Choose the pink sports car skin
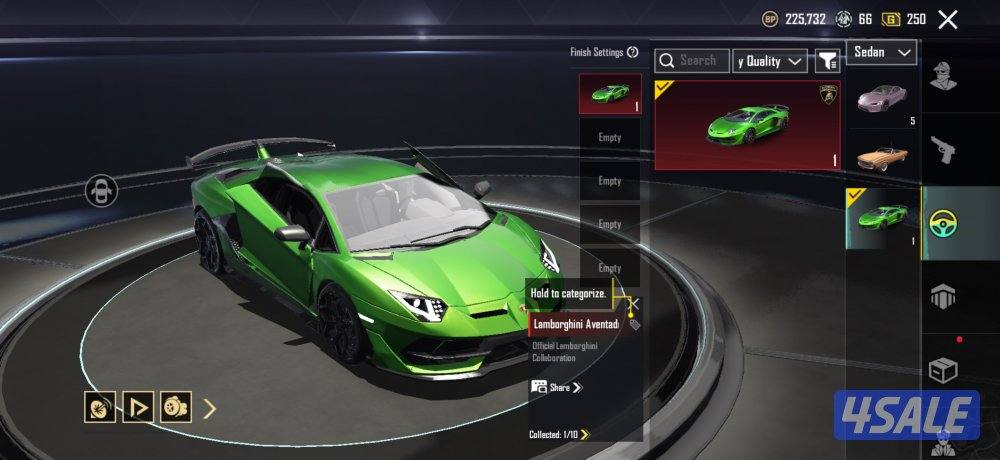 (x=882, y=98)
